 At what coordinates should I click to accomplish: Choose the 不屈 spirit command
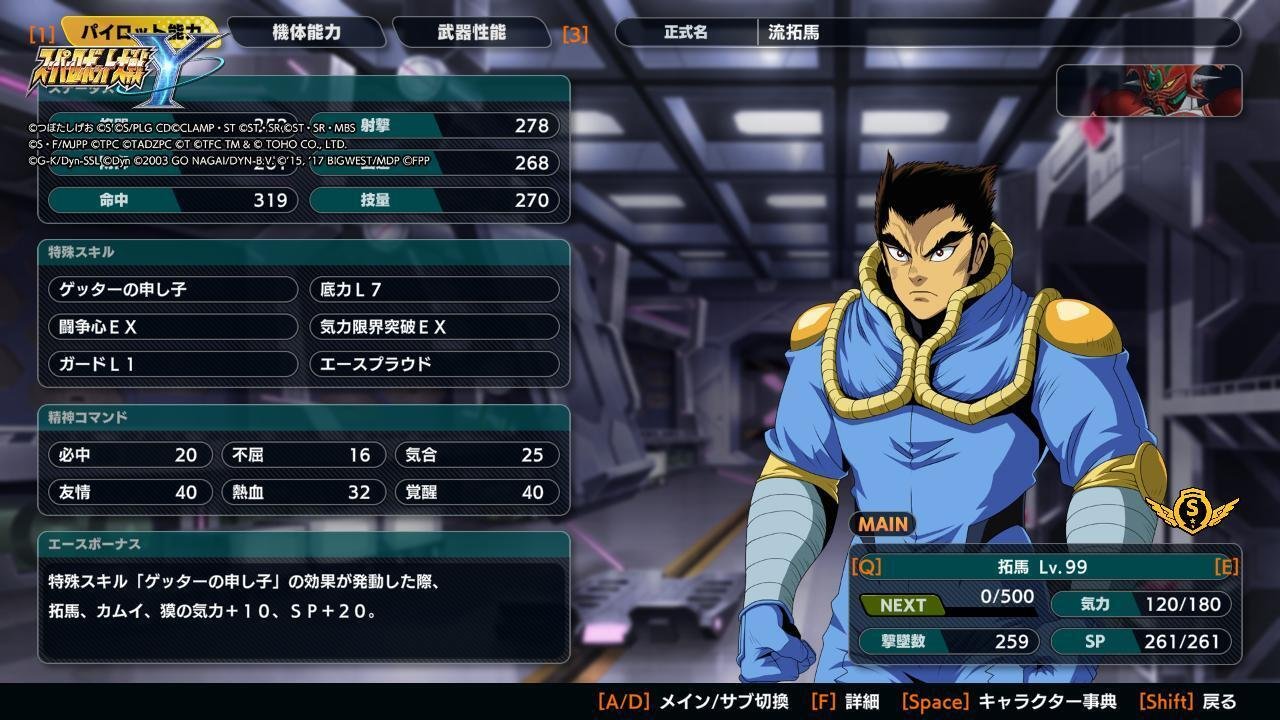point(303,455)
